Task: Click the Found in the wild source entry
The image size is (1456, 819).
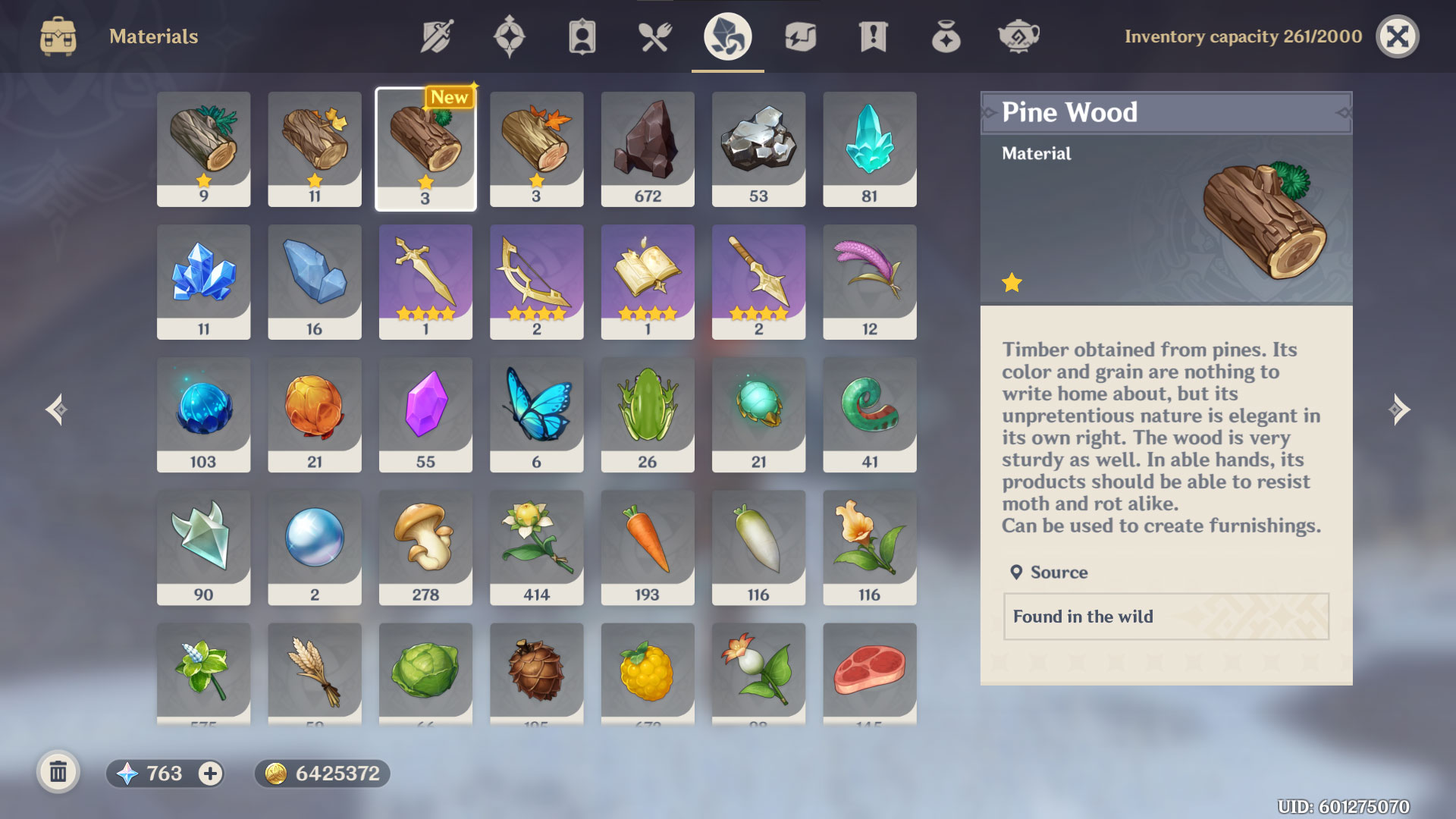Action: coord(1165,617)
